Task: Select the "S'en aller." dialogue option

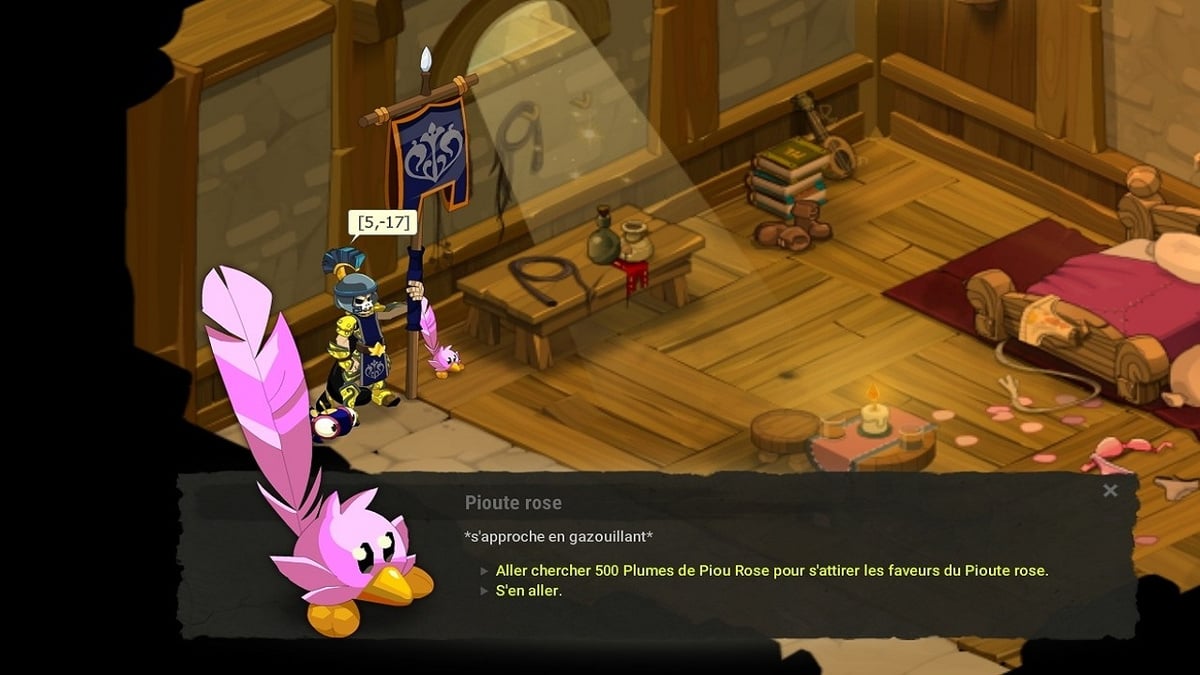Action: point(529,590)
